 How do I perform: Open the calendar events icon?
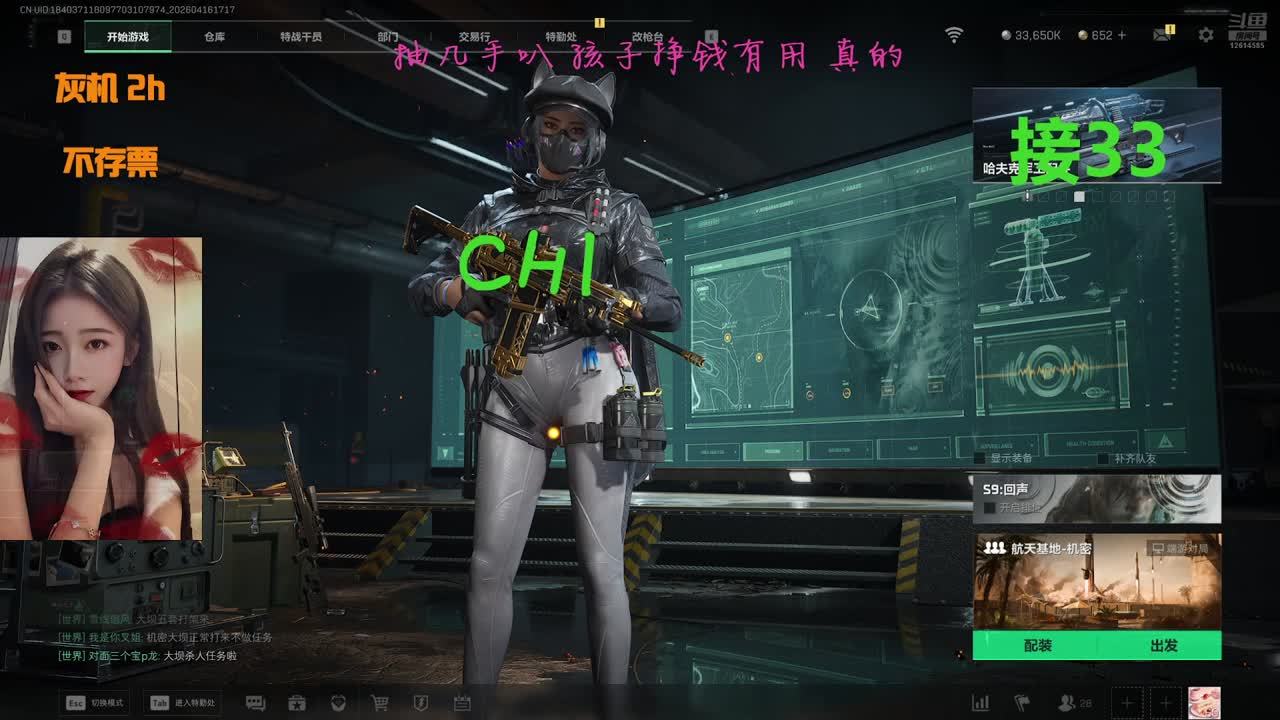(462, 703)
